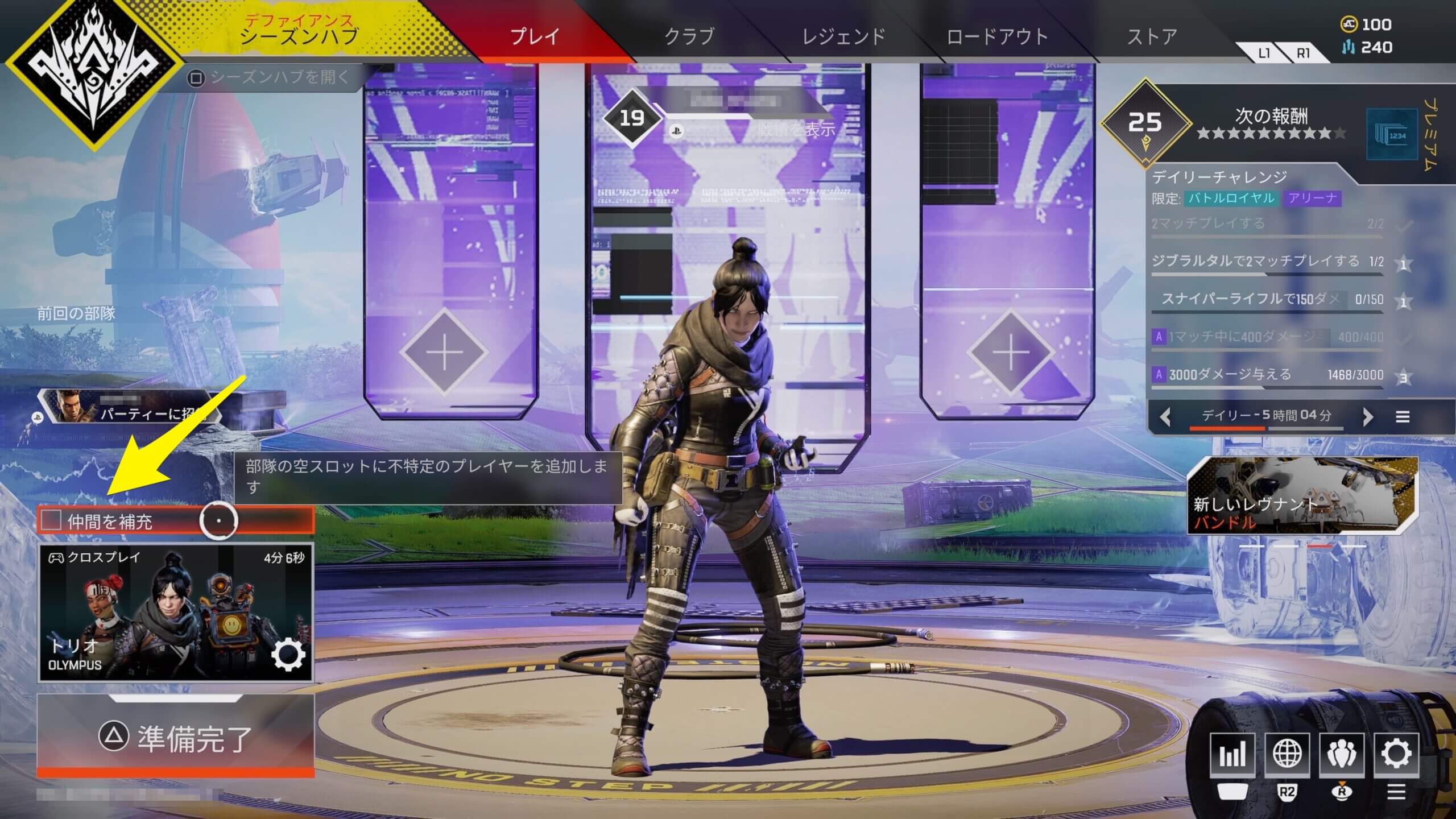Image resolution: width=1456 pixels, height=819 pixels.
Task: Open the bar chart stats icon
Action: [1232, 754]
